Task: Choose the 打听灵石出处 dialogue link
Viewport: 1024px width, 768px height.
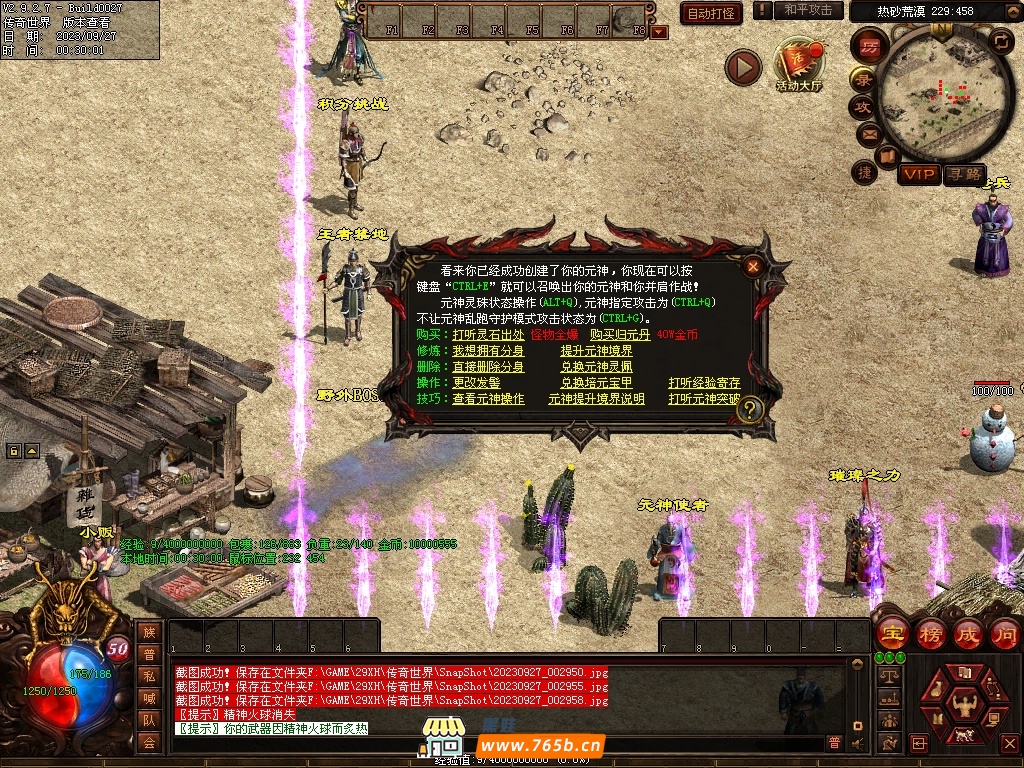Action: point(488,334)
